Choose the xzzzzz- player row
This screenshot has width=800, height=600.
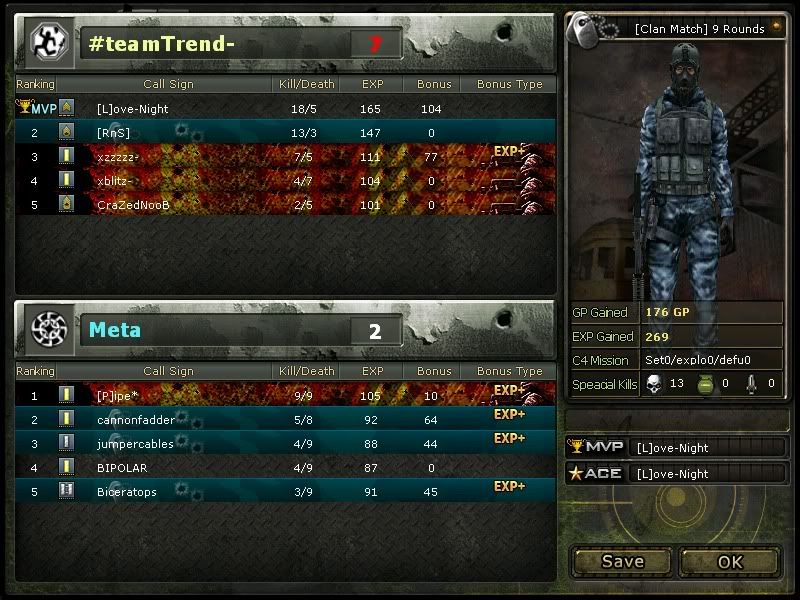tap(285, 157)
